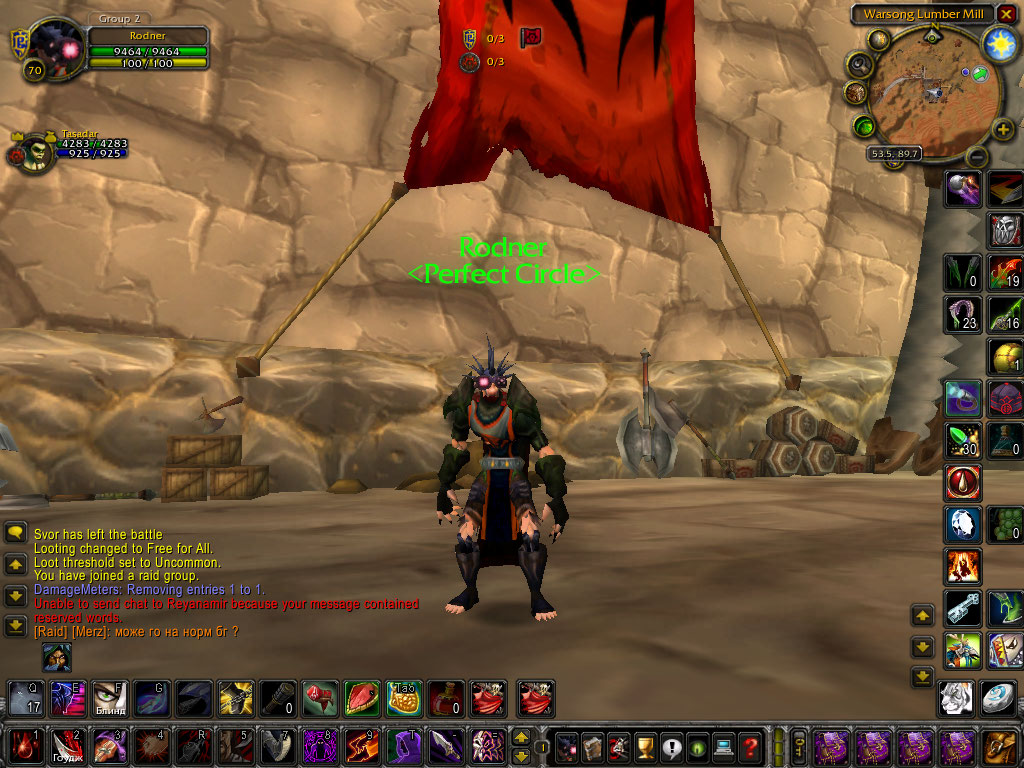This screenshot has height=768, width=1024.
Task: Click the sun day-night indicator on minimap
Action: point(999,43)
